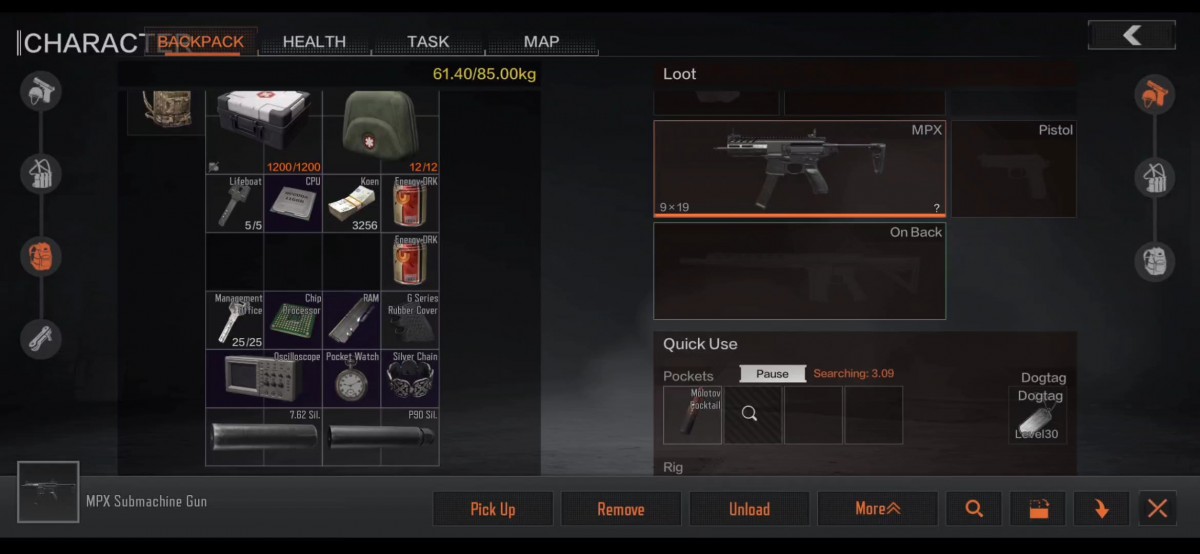Viewport: 1200px width, 554px height.
Task: Select the MPX weapon in loot
Action: 800,168
